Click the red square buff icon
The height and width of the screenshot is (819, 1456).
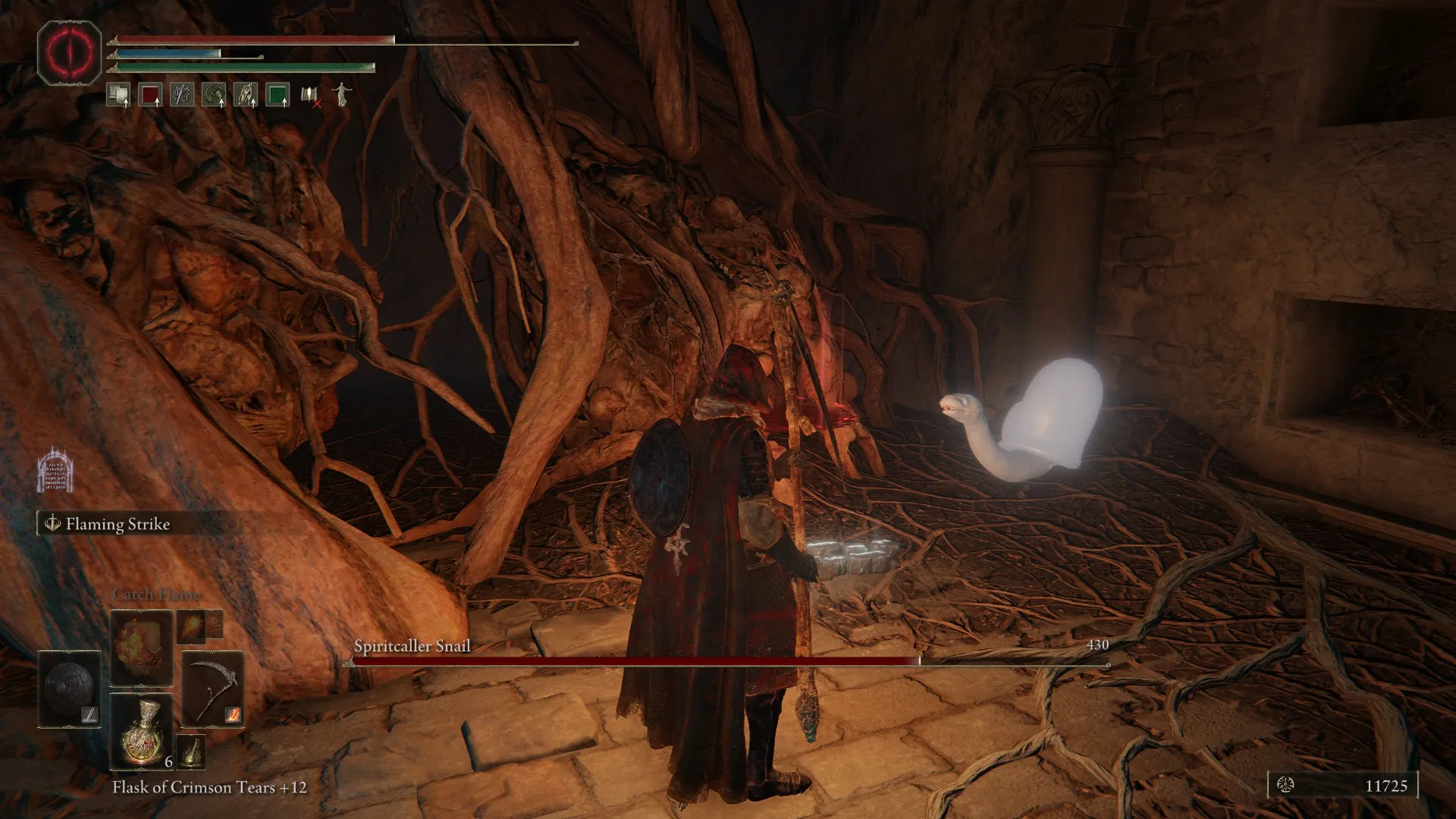tap(150, 96)
